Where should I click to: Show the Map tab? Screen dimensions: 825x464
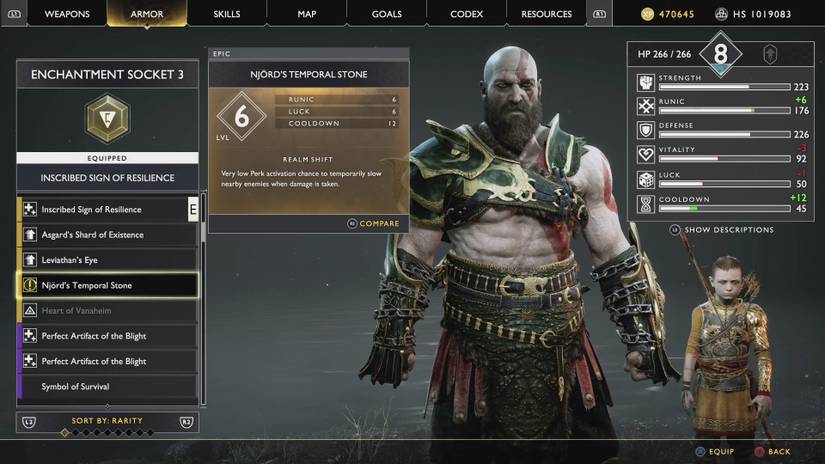tap(307, 14)
